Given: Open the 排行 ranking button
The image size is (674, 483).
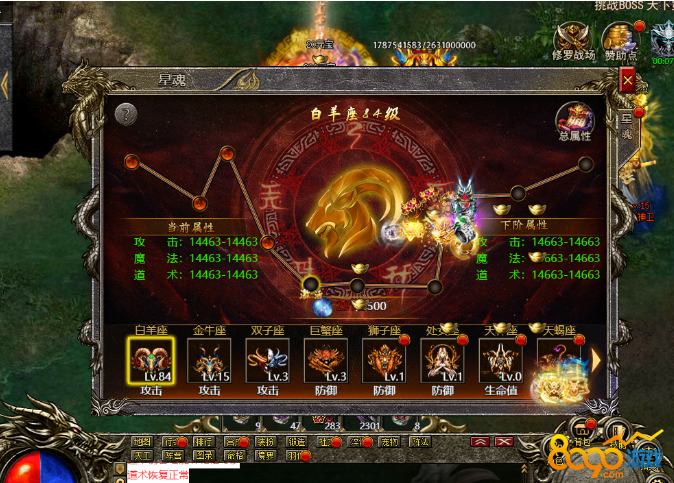Looking at the screenshot, I should [x=203, y=441].
